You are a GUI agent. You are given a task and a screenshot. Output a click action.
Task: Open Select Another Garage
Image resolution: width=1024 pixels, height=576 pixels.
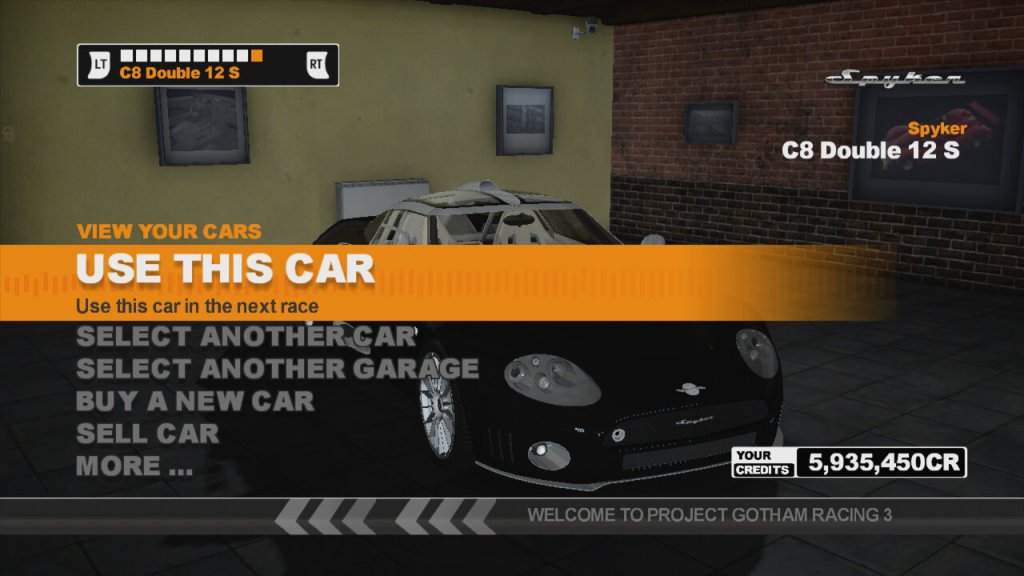point(277,368)
